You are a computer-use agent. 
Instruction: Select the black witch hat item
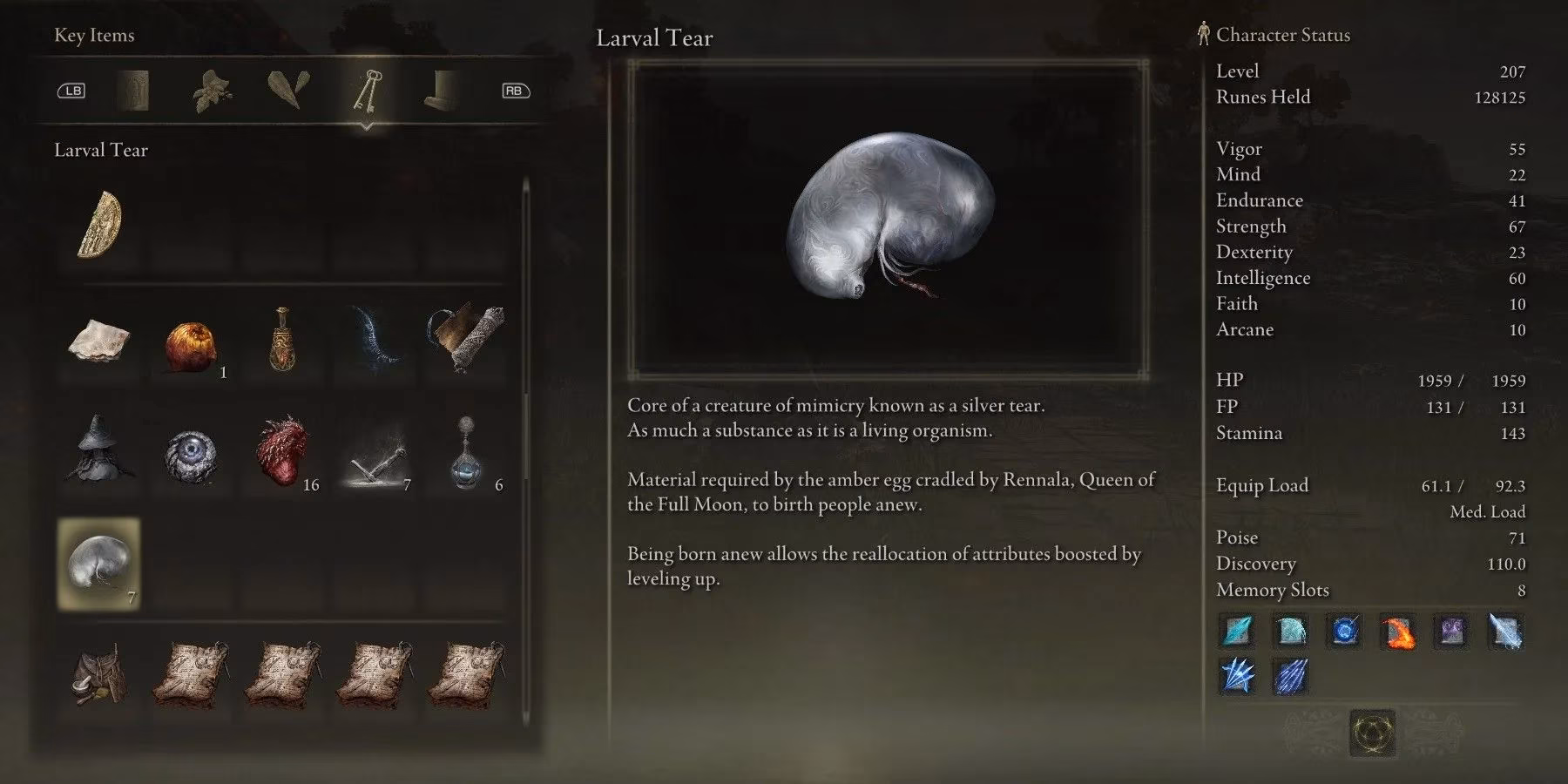pyautogui.click(x=98, y=453)
